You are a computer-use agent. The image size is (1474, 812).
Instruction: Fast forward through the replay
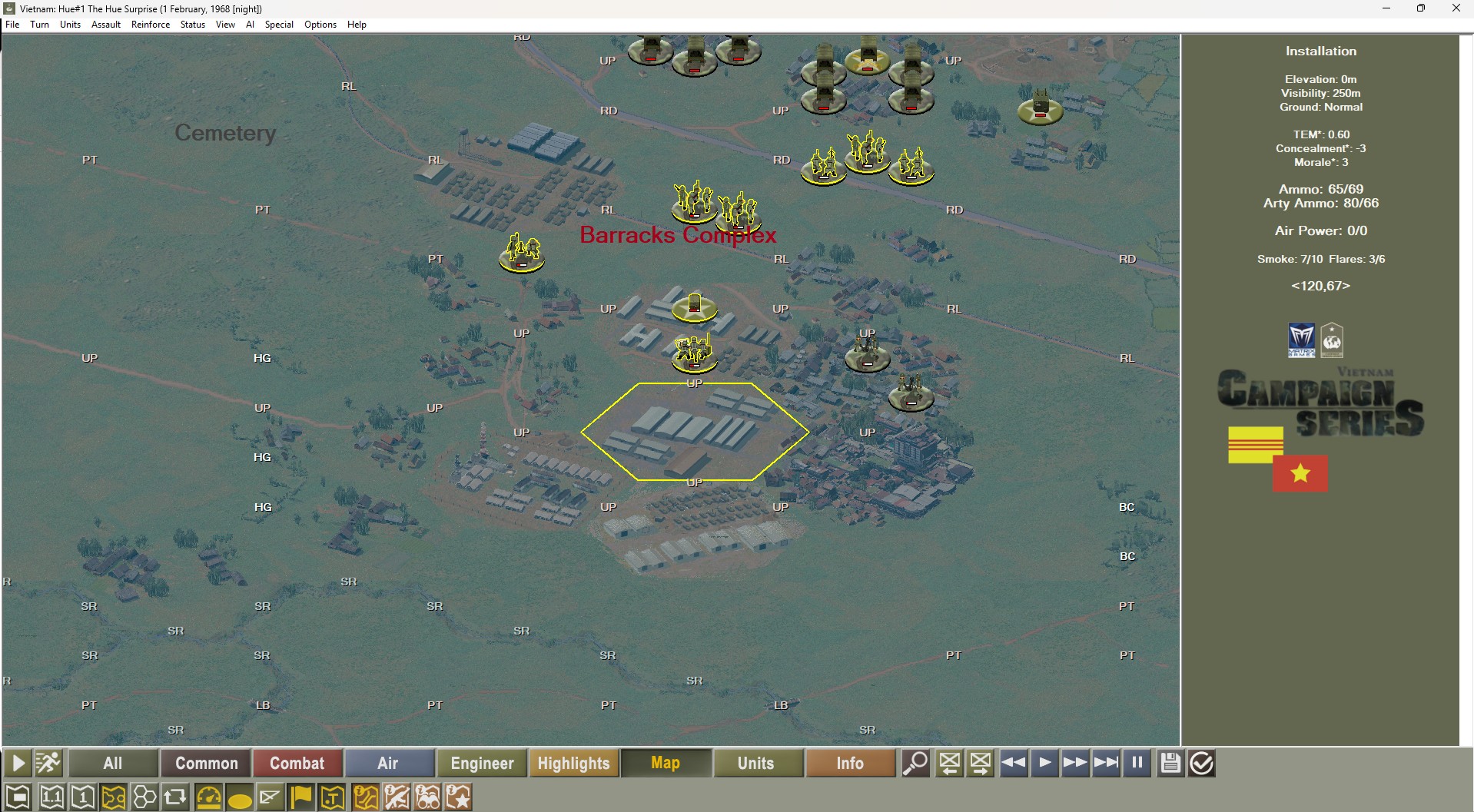(x=1075, y=763)
